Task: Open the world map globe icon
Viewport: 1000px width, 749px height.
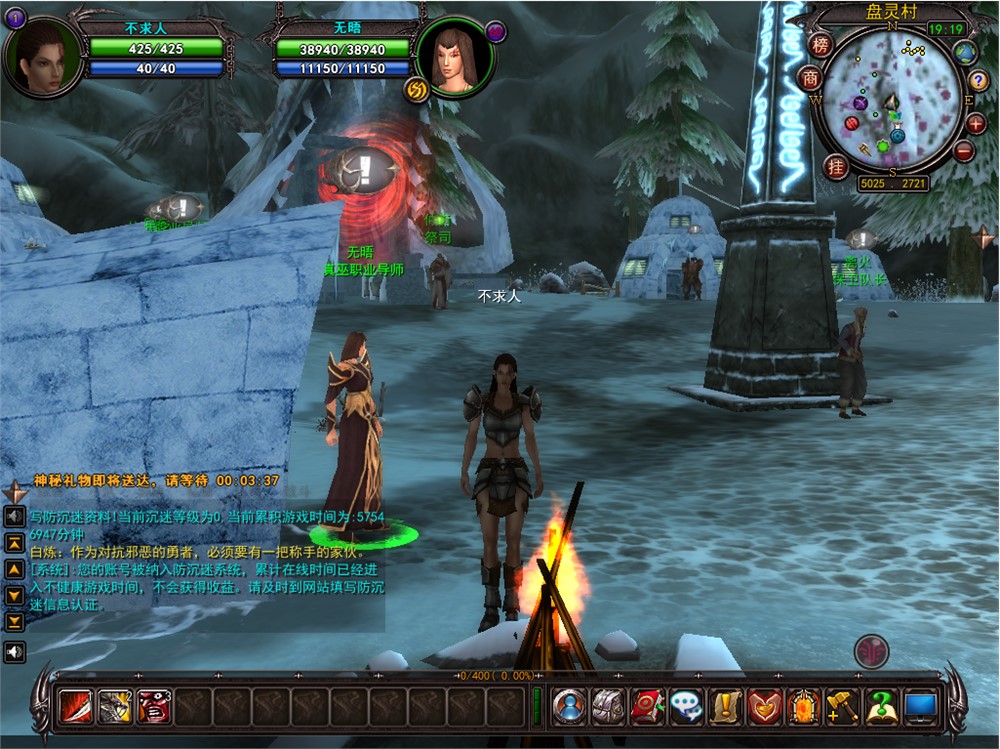Action: [965, 52]
